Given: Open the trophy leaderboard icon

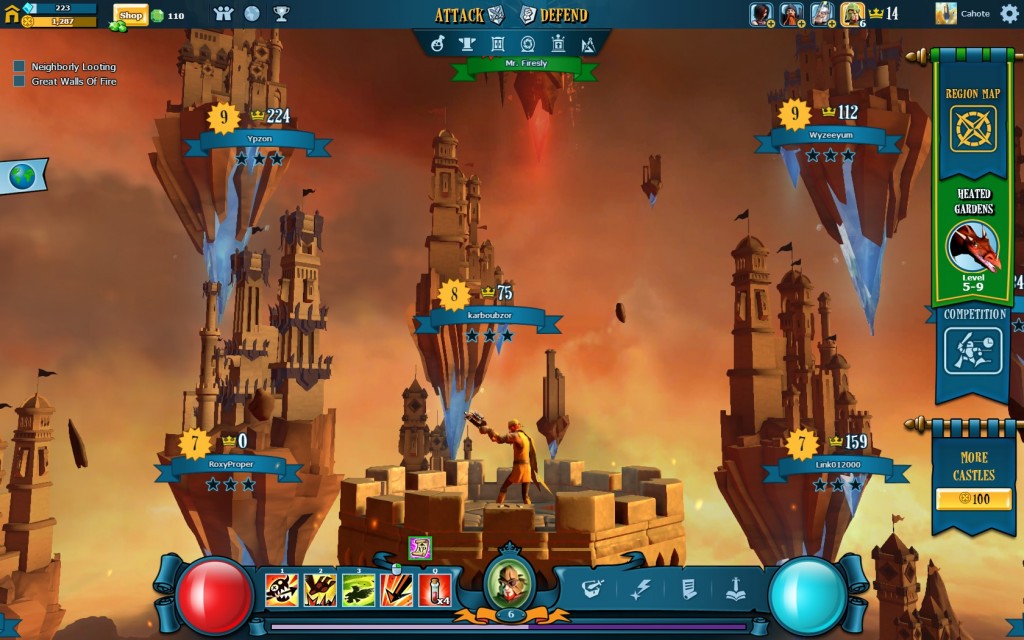Looking at the screenshot, I should pos(281,14).
